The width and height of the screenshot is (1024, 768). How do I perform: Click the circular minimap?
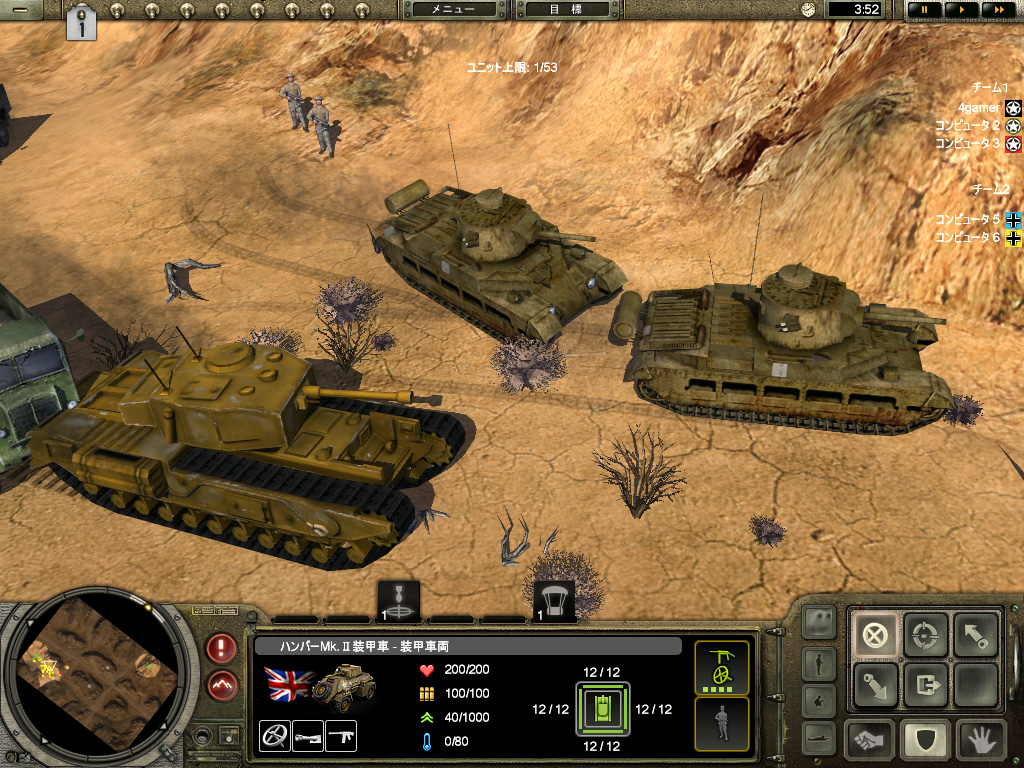point(93,677)
